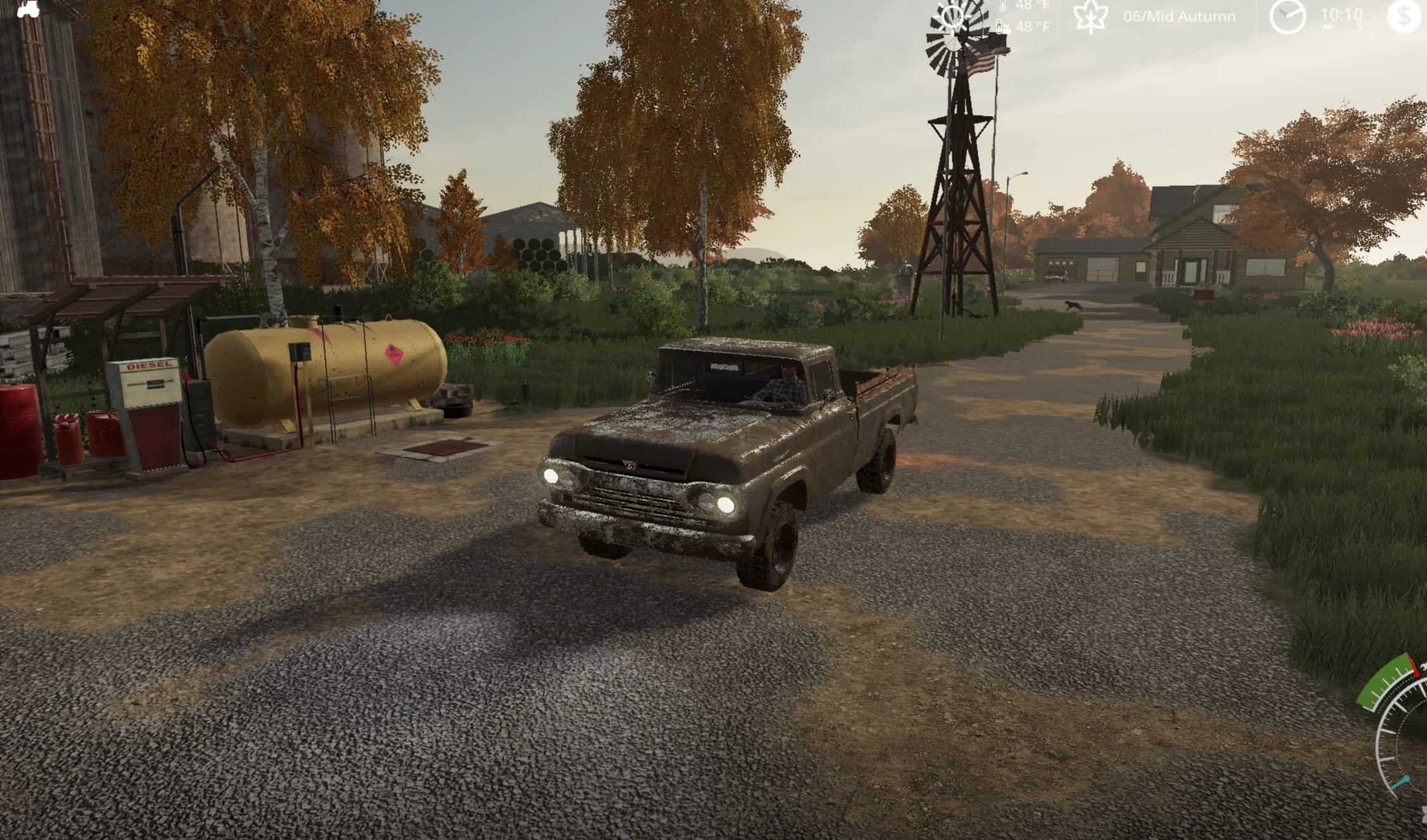Click the dollar sign money icon
This screenshot has width=1427, height=840.
(x=1403, y=16)
